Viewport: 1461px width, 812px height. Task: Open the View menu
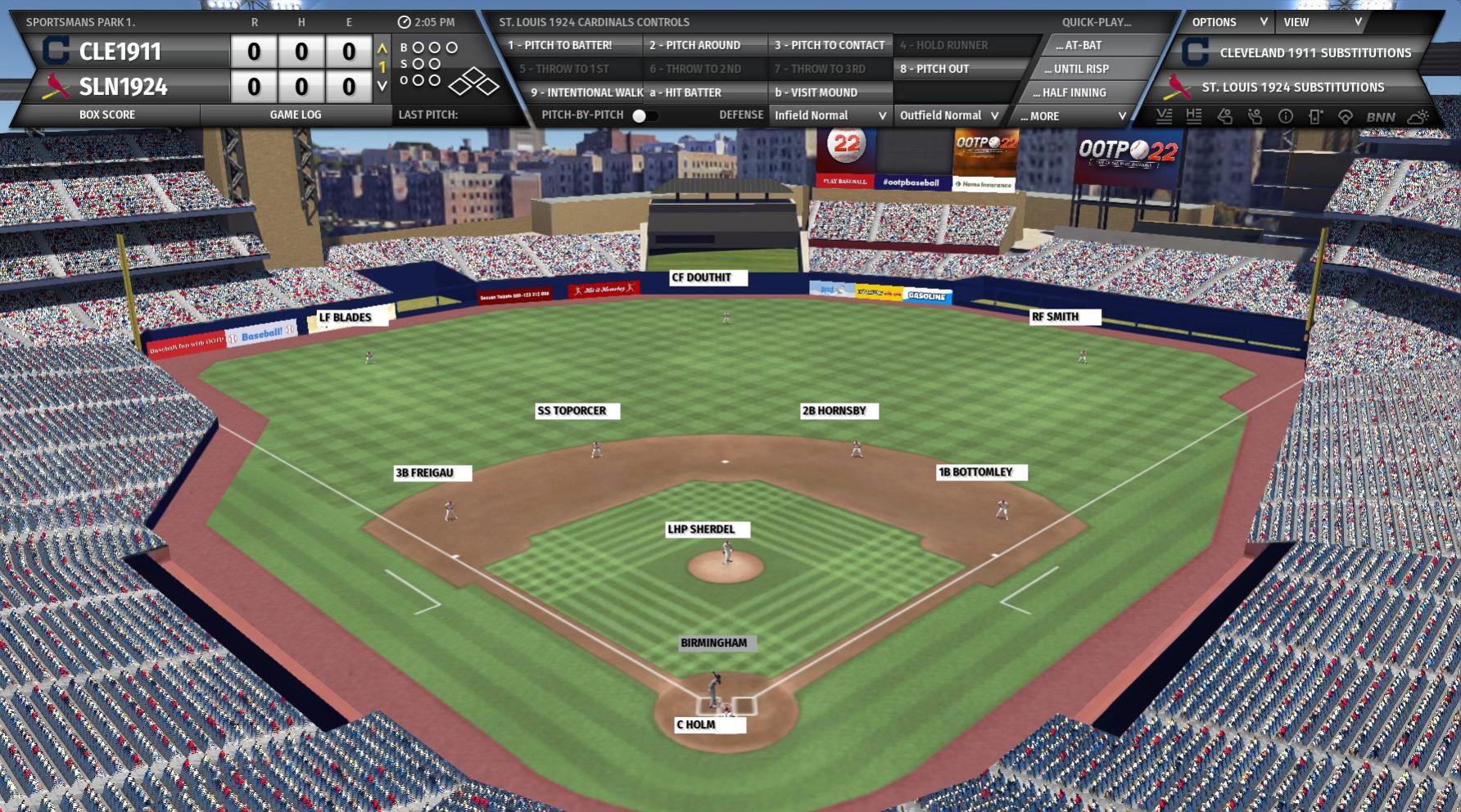(1322, 22)
